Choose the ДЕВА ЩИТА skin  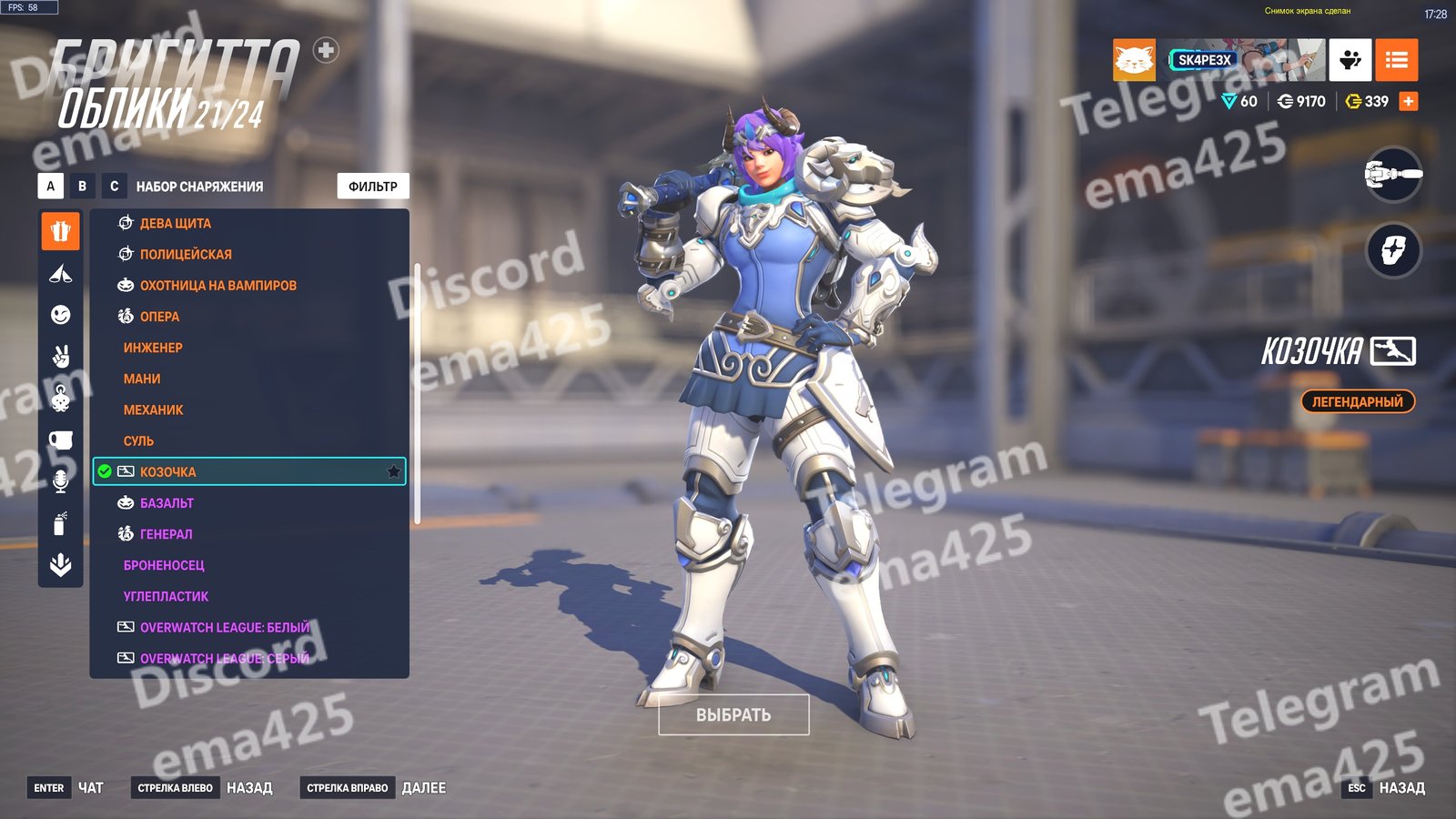(176, 223)
